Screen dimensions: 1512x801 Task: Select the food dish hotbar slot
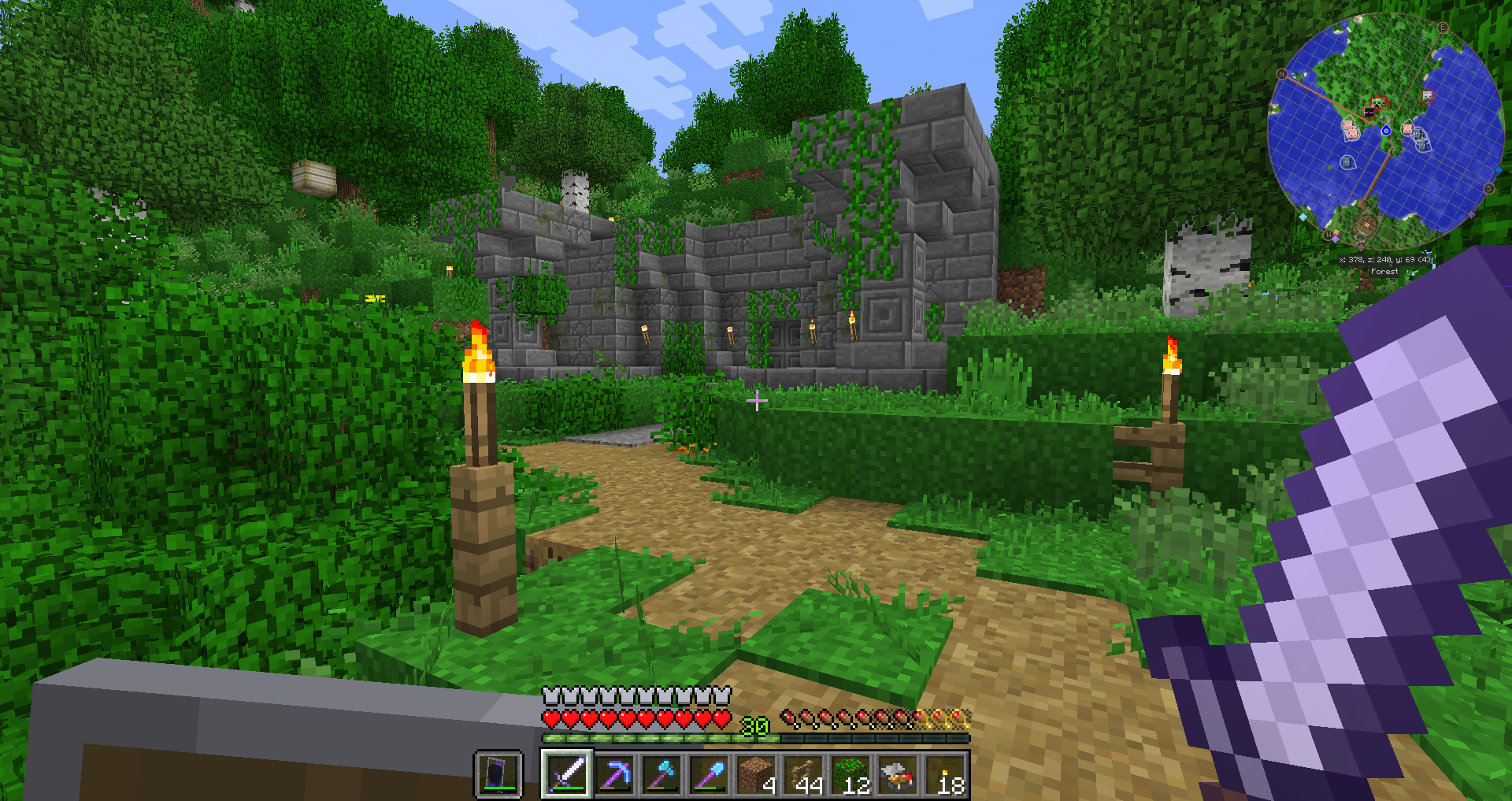pyautogui.click(x=899, y=773)
